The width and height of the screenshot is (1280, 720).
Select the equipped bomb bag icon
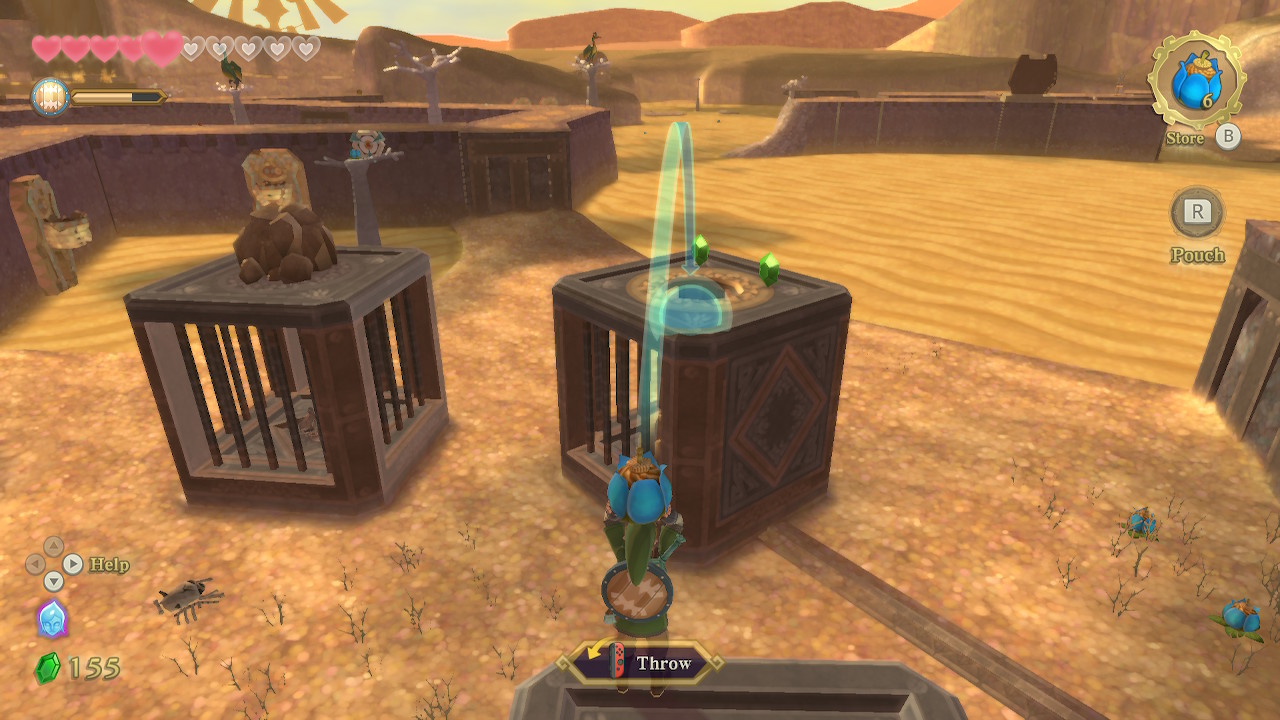(x=1196, y=80)
